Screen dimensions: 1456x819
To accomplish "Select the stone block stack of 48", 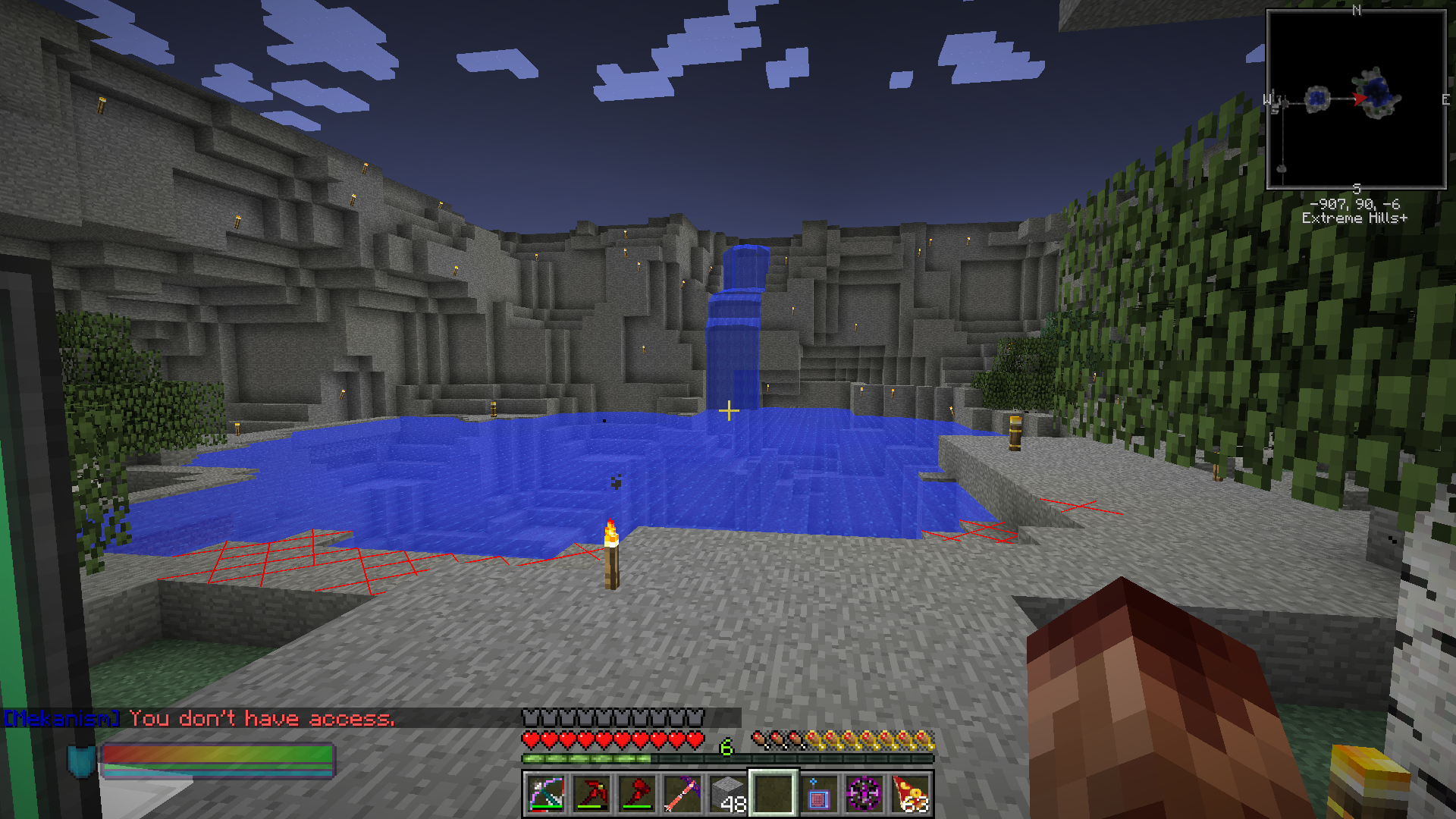I will [x=728, y=794].
